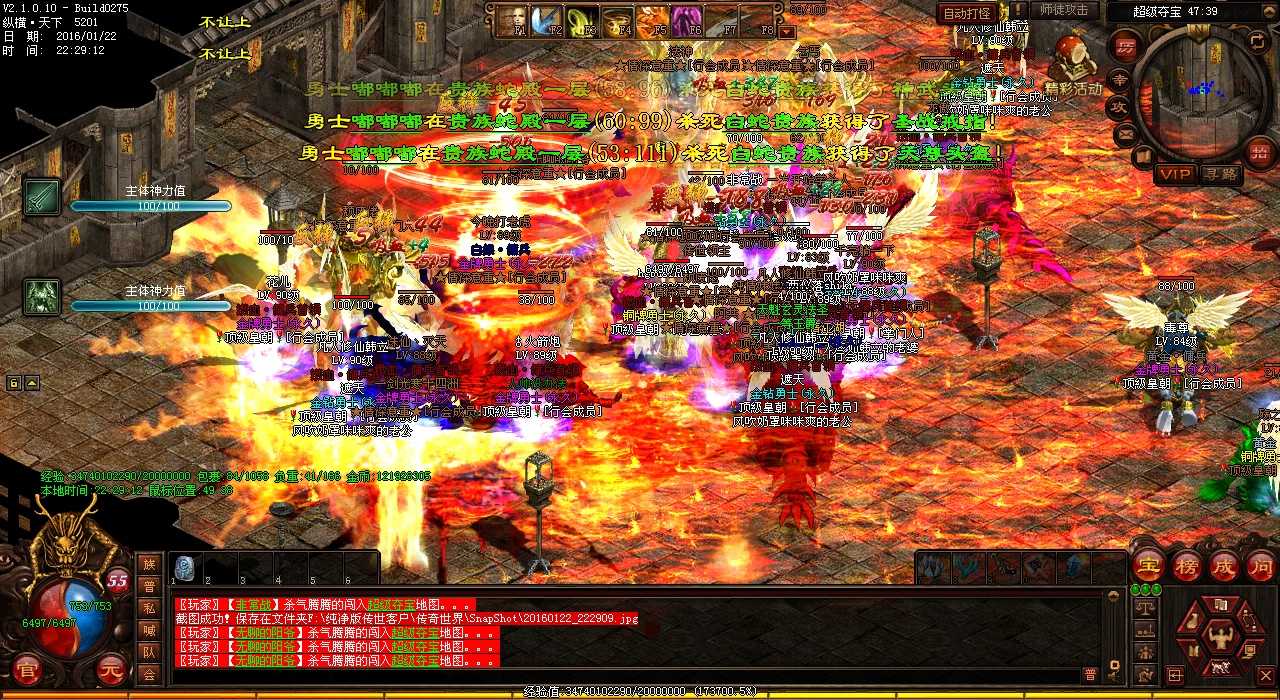Open the balance scales trade icon
Image resolution: width=1280 pixels, height=700 pixels.
(1146, 607)
